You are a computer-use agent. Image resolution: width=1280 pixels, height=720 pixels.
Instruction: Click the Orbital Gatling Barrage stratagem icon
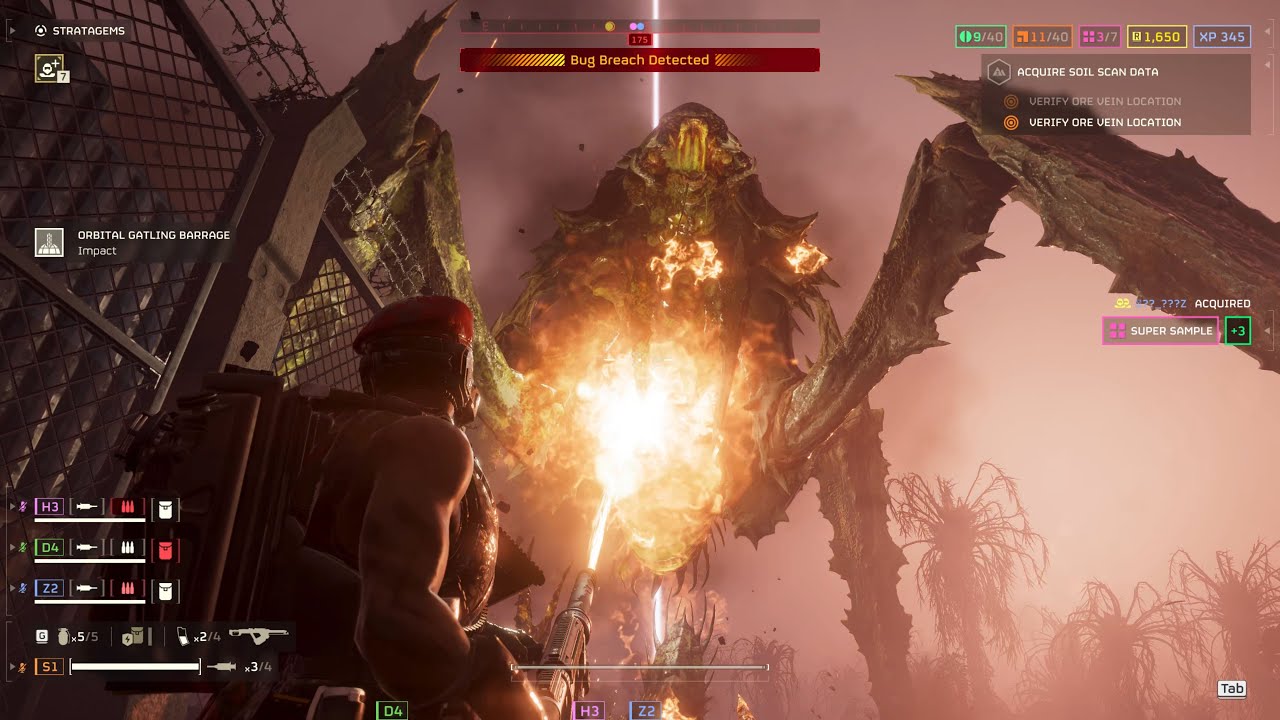tap(49, 242)
